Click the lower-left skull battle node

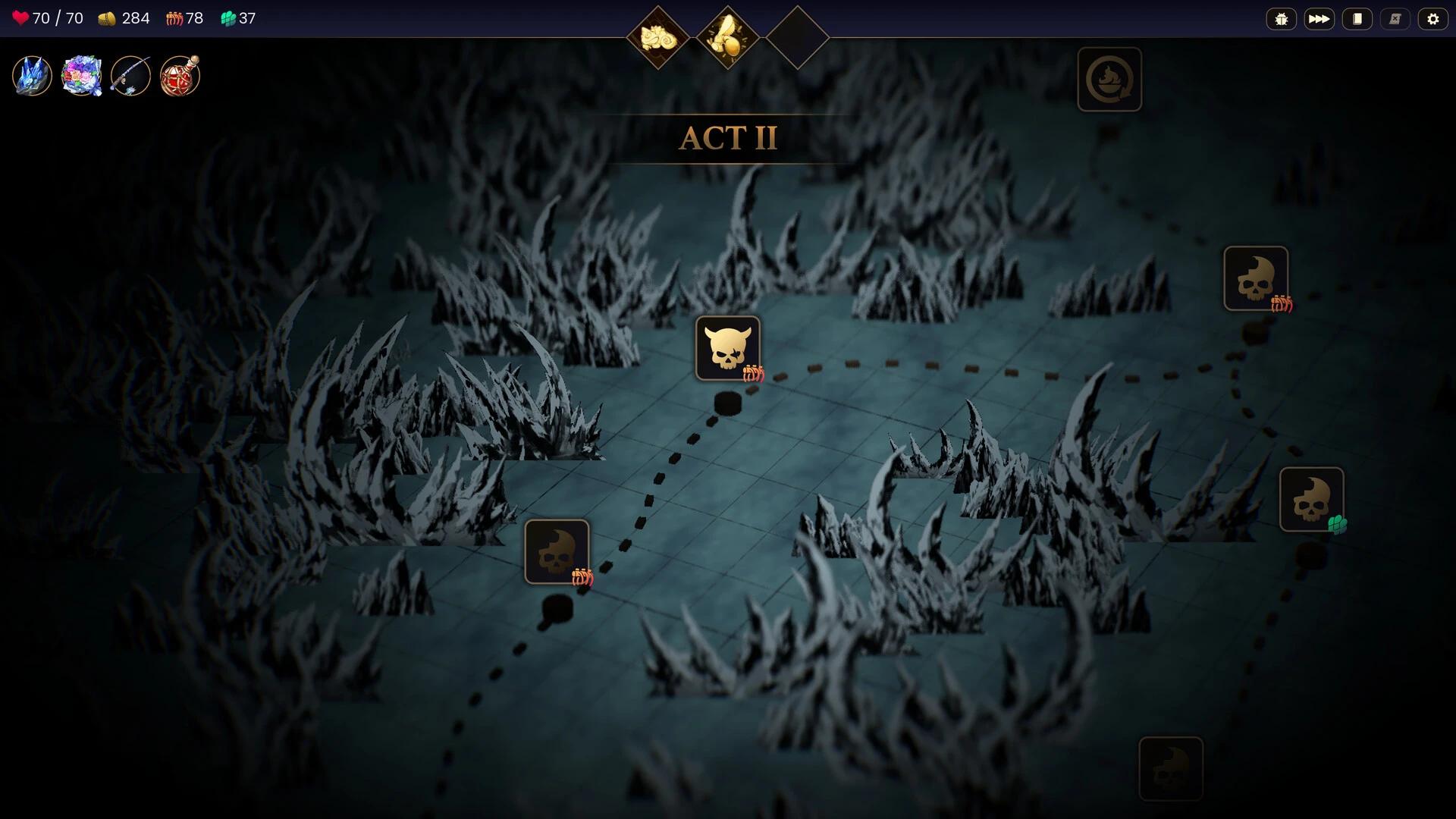coord(557,551)
